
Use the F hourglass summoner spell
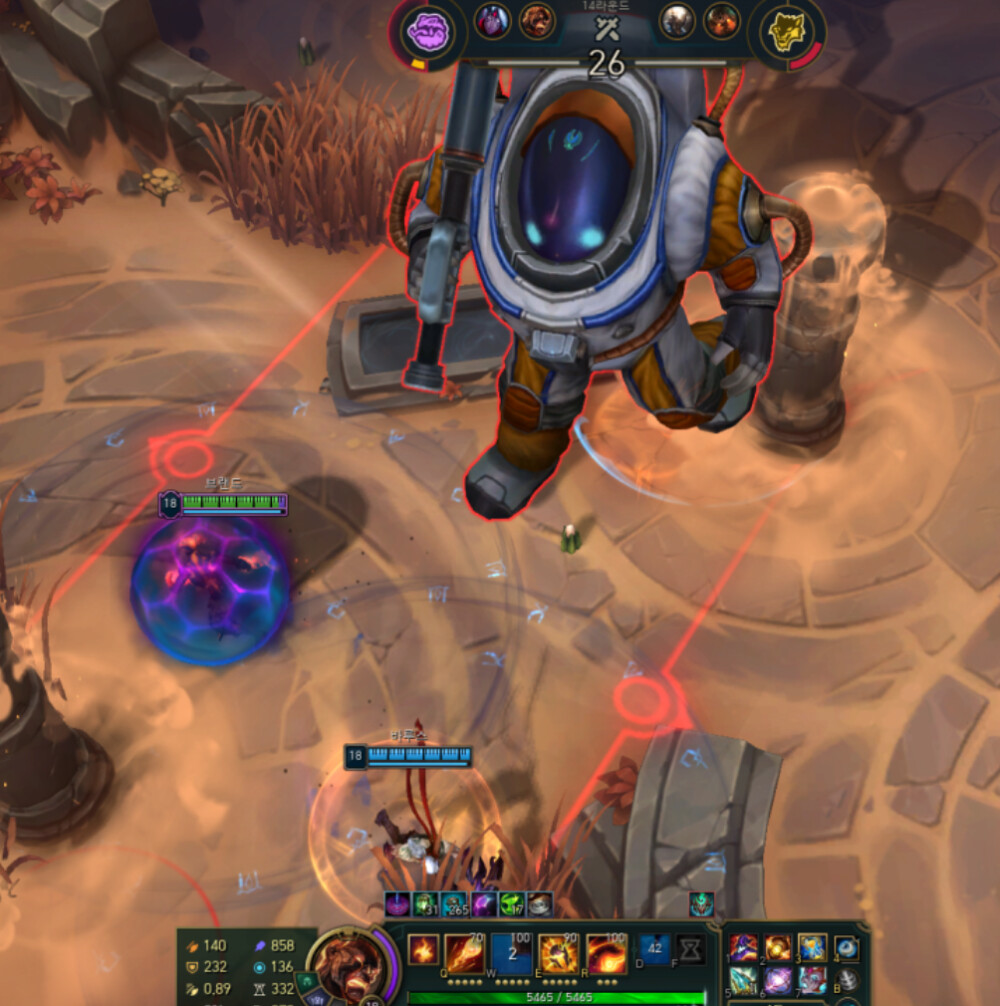[690, 950]
